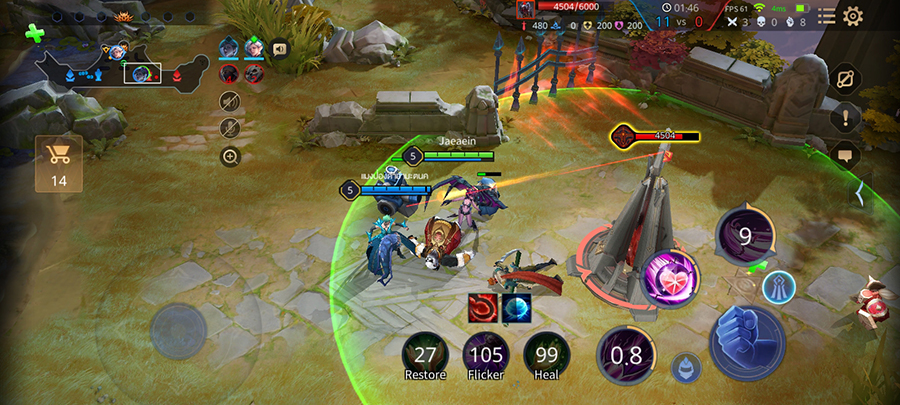Toggle the microphone mute icon

point(230,128)
